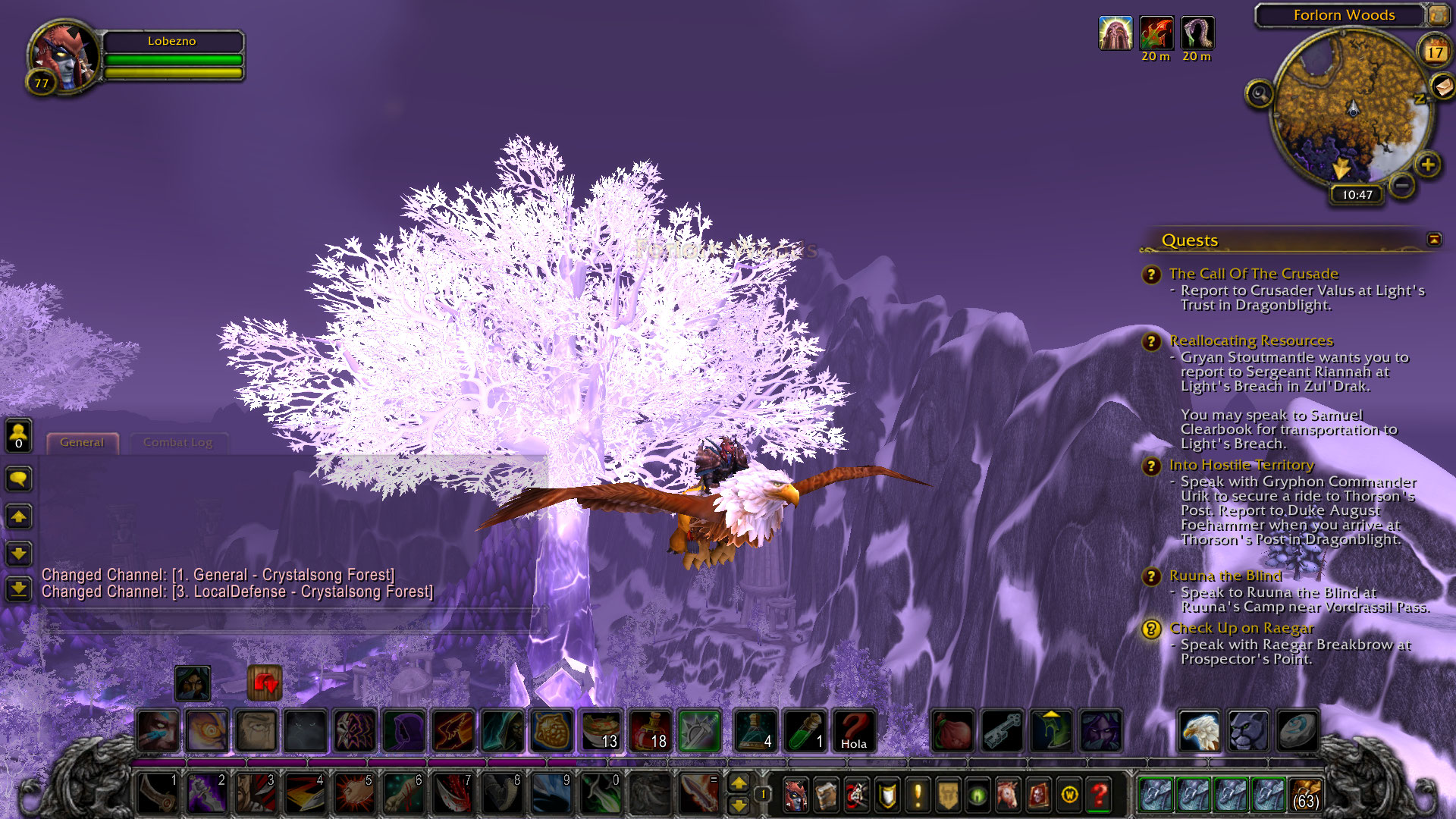Collapse the Quests tracker panel

coord(1434,240)
